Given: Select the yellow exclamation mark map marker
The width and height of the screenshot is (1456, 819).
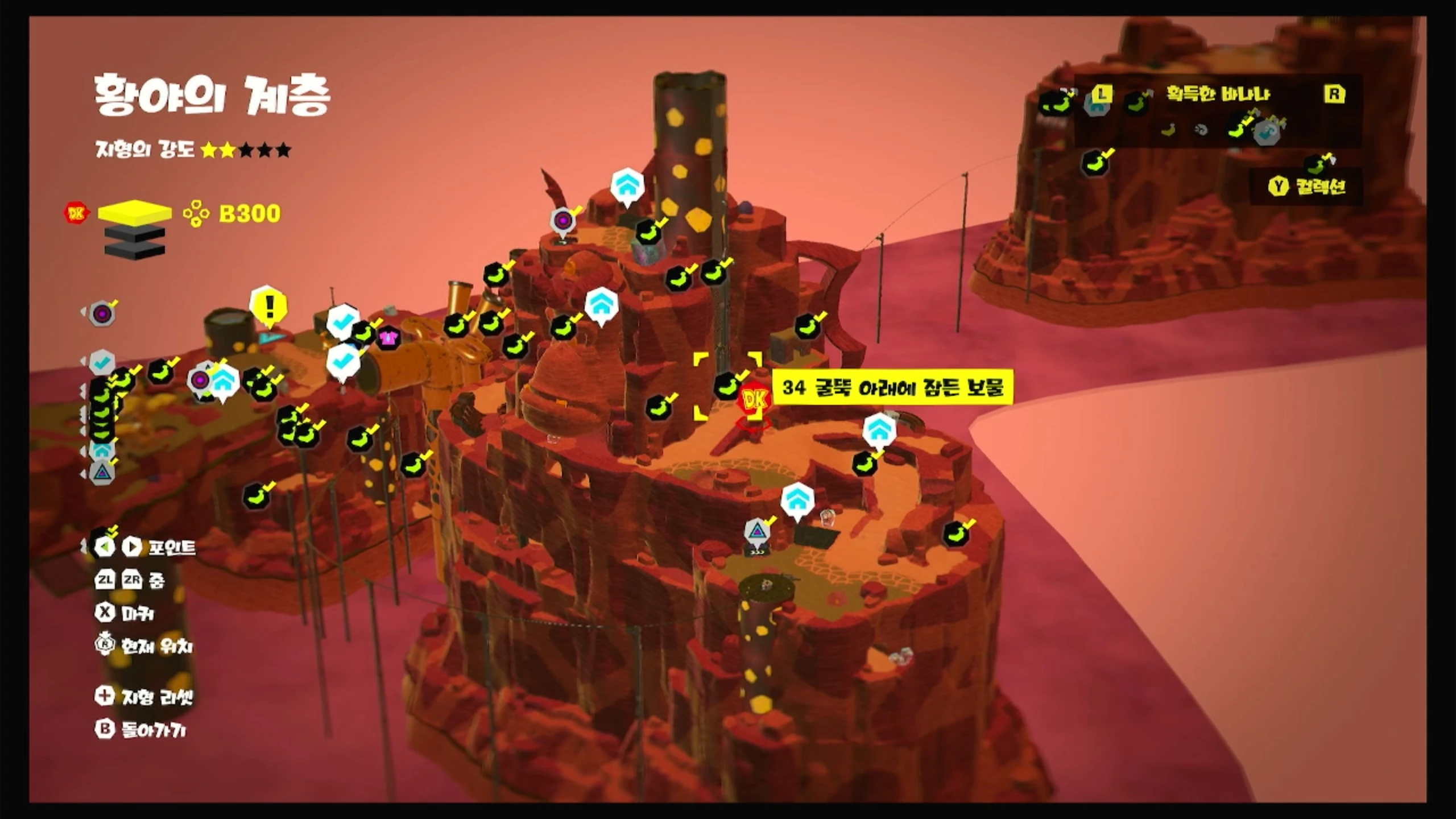Looking at the screenshot, I should point(268,307).
